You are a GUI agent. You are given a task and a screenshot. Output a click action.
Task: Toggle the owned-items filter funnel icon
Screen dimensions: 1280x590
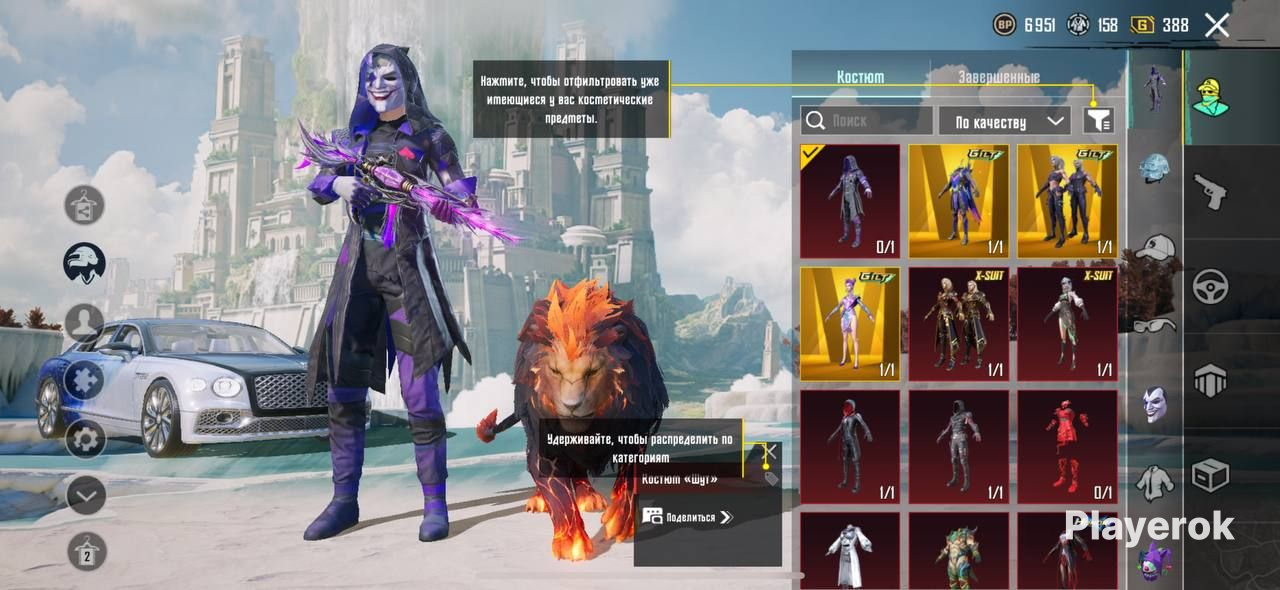click(1098, 121)
